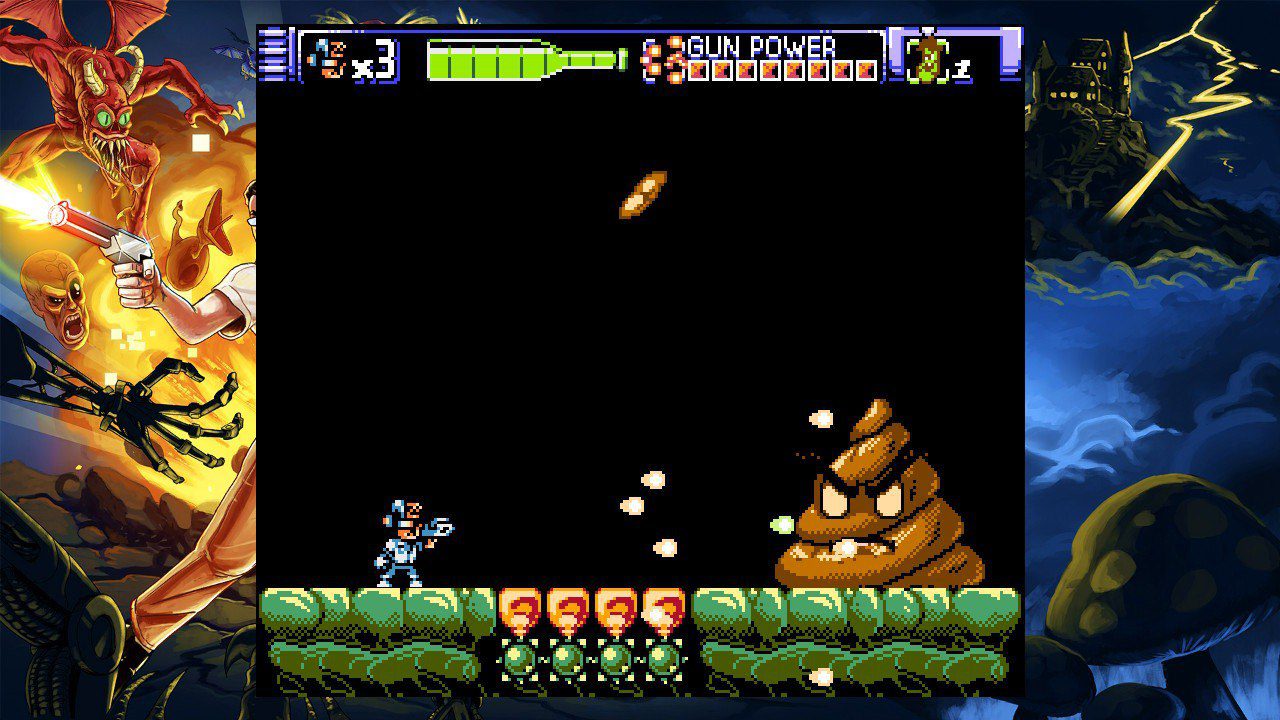Click the Nerd portrait lives icon
This screenshot has height=720, width=1280.
[327, 59]
